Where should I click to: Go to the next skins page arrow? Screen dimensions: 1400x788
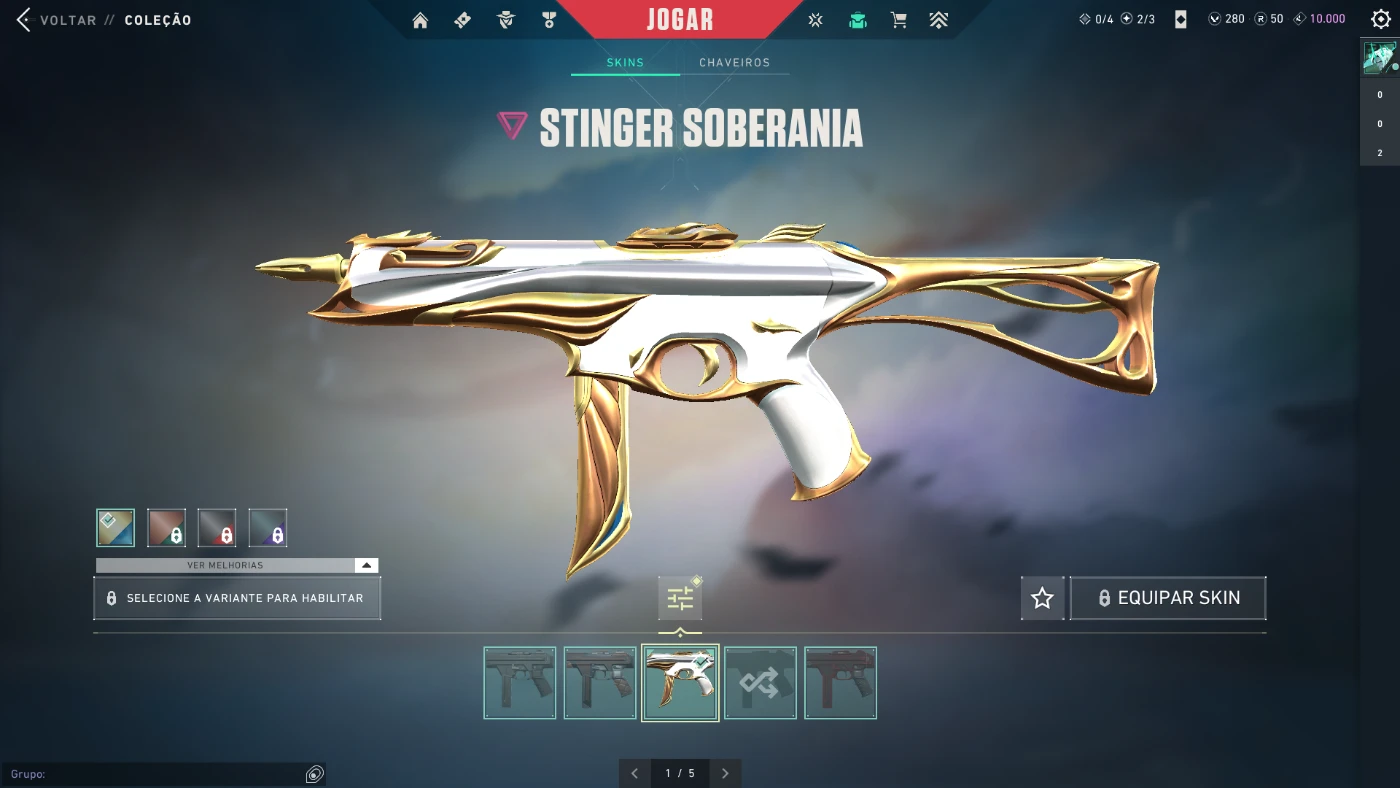(x=725, y=773)
